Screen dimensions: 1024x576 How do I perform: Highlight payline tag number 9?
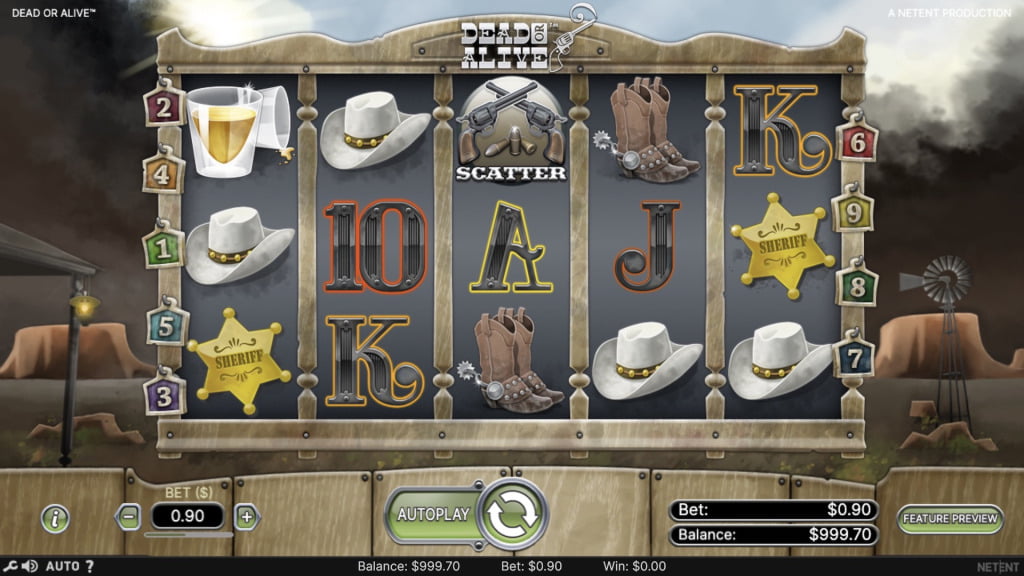click(853, 212)
